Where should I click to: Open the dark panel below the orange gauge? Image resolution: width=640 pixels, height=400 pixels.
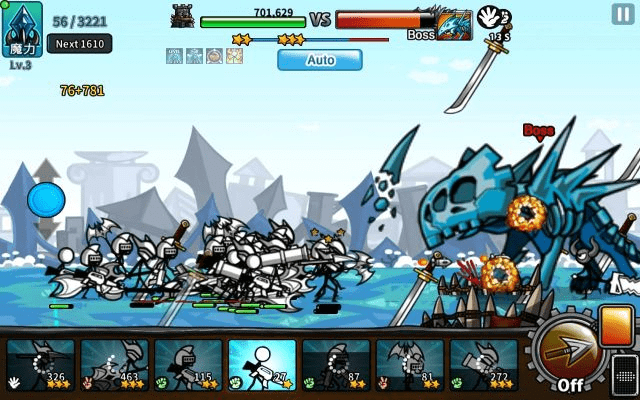pyautogui.click(x=624, y=376)
